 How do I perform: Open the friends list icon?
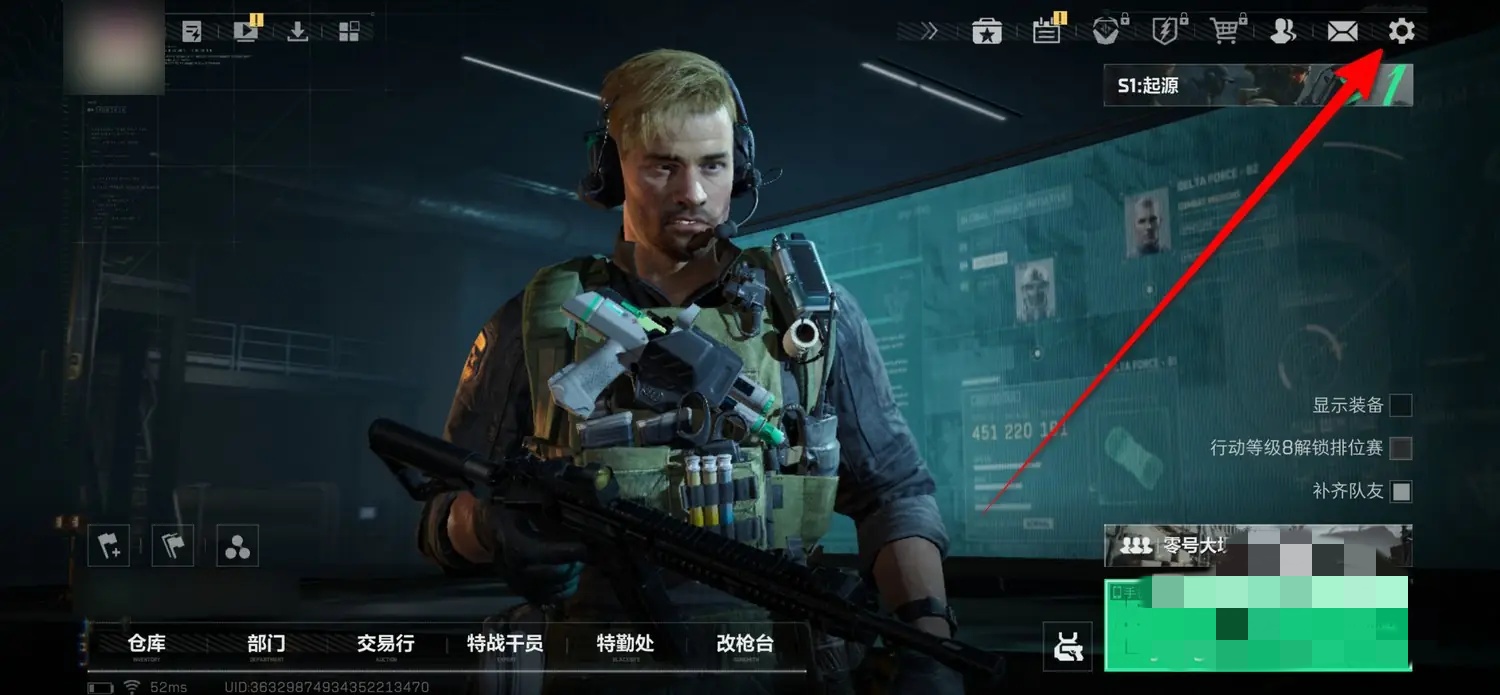click(1282, 32)
